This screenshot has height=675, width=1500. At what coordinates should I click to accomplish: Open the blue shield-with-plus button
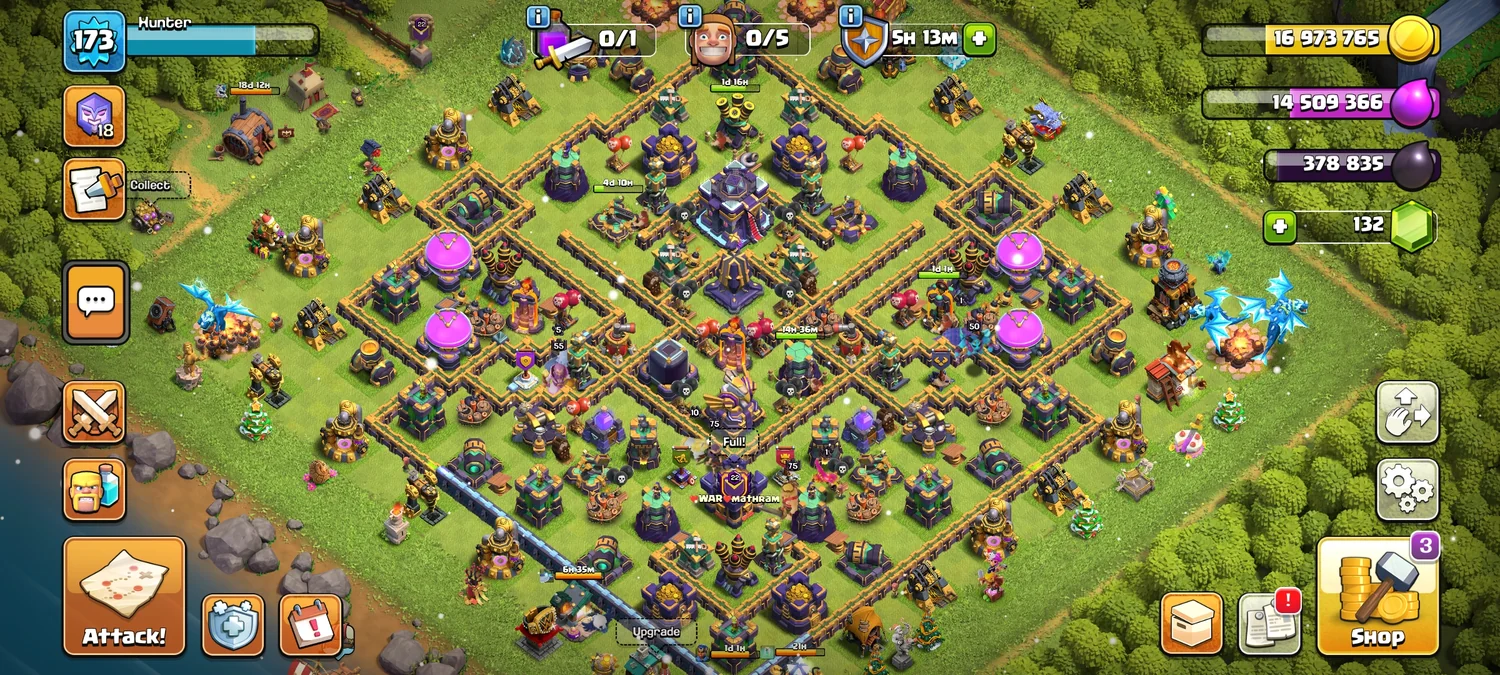233,625
